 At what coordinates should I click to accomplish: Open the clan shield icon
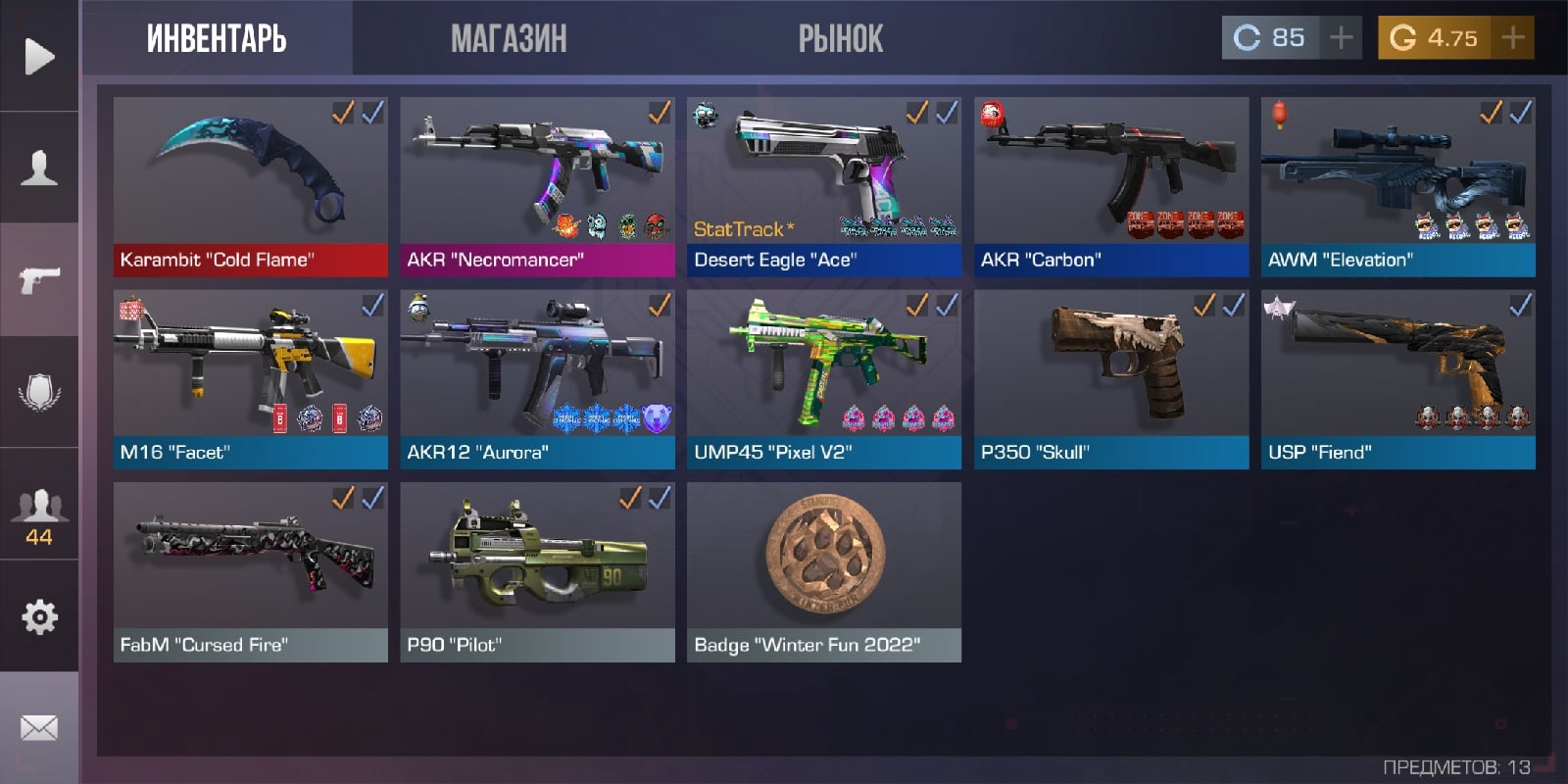(x=39, y=392)
